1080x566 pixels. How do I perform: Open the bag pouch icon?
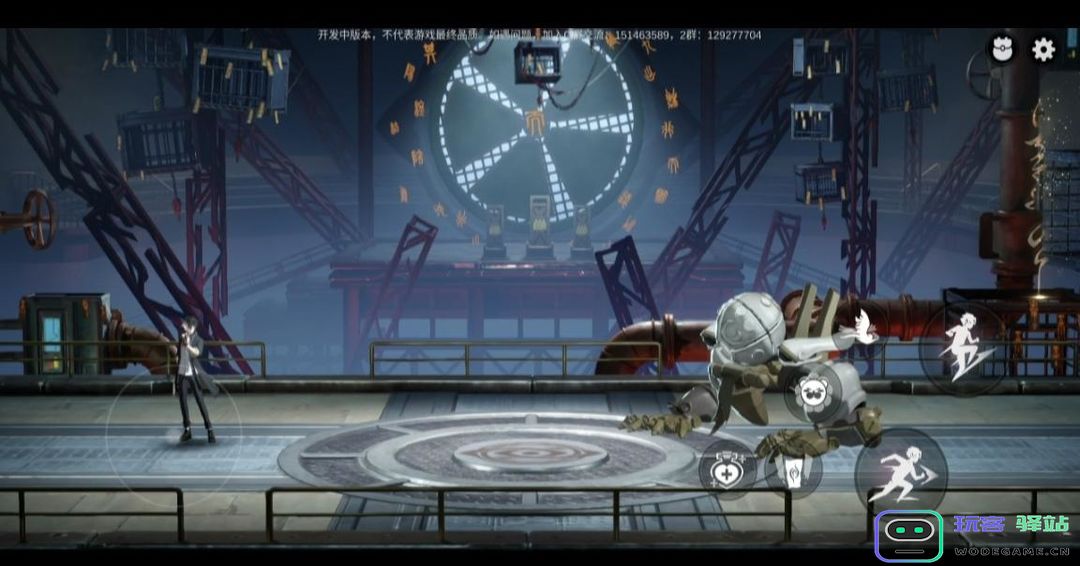(x=1001, y=49)
